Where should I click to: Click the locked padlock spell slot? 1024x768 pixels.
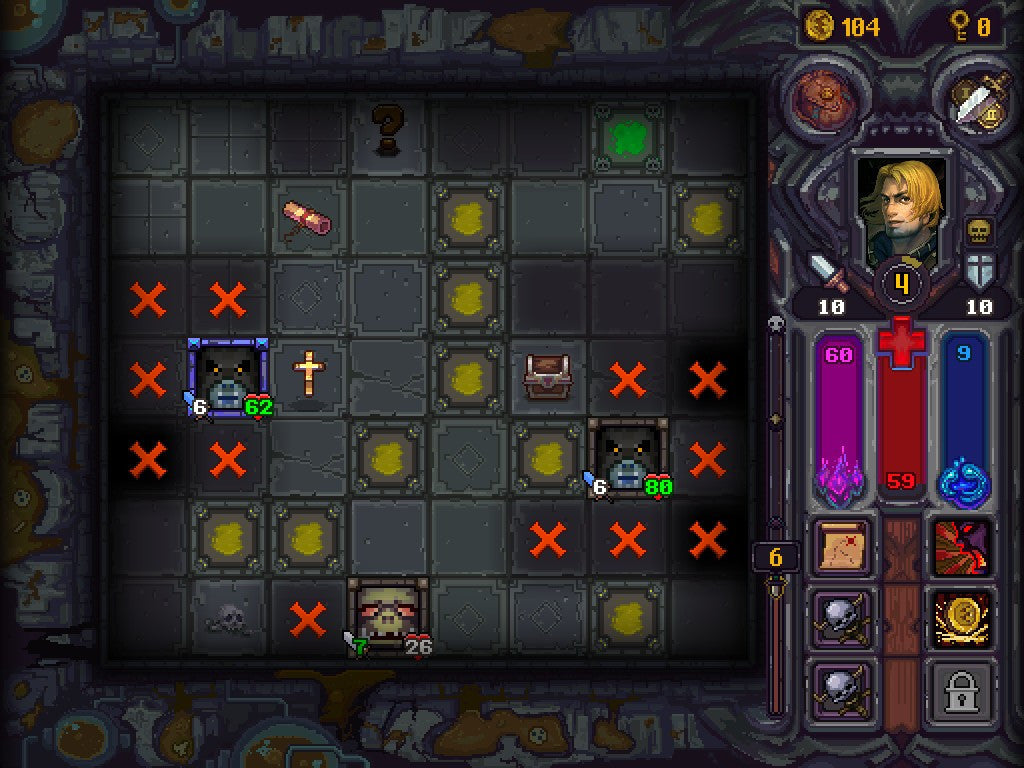962,689
